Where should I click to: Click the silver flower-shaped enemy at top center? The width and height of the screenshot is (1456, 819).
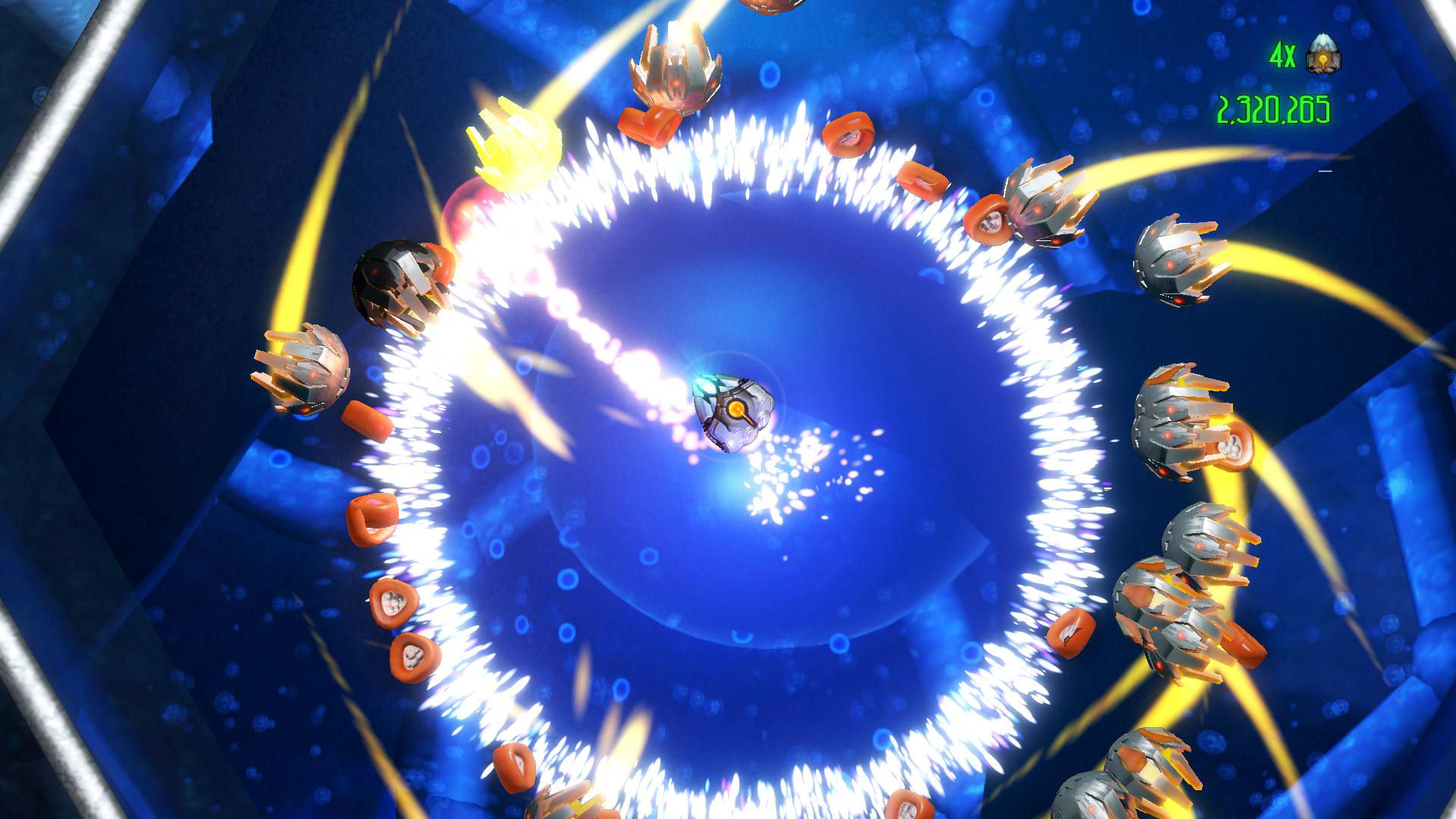pos(675,68)
